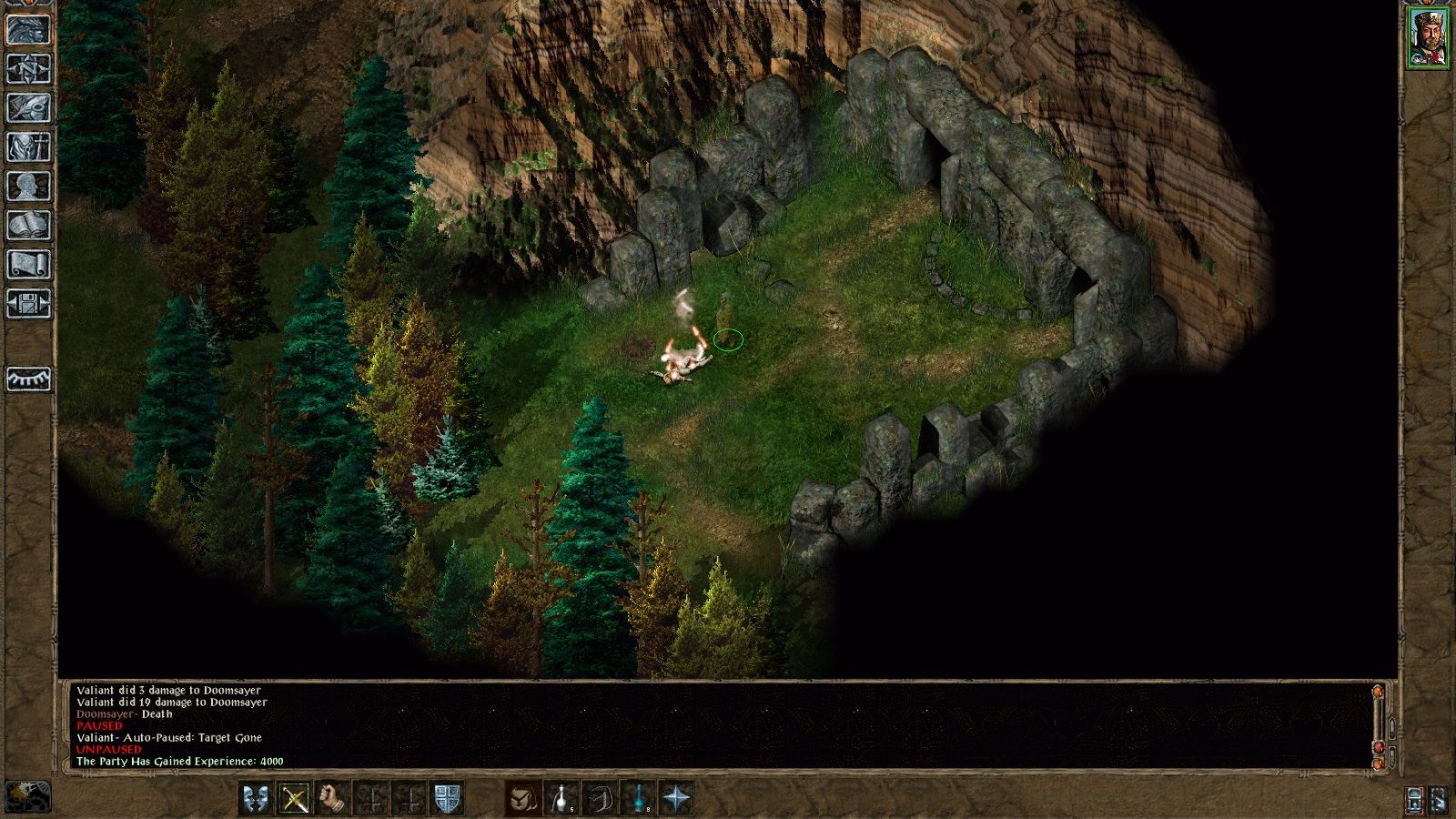The image size is (1456, 819).
Task: View the character record sheet icon
Action: click(27, 184)
